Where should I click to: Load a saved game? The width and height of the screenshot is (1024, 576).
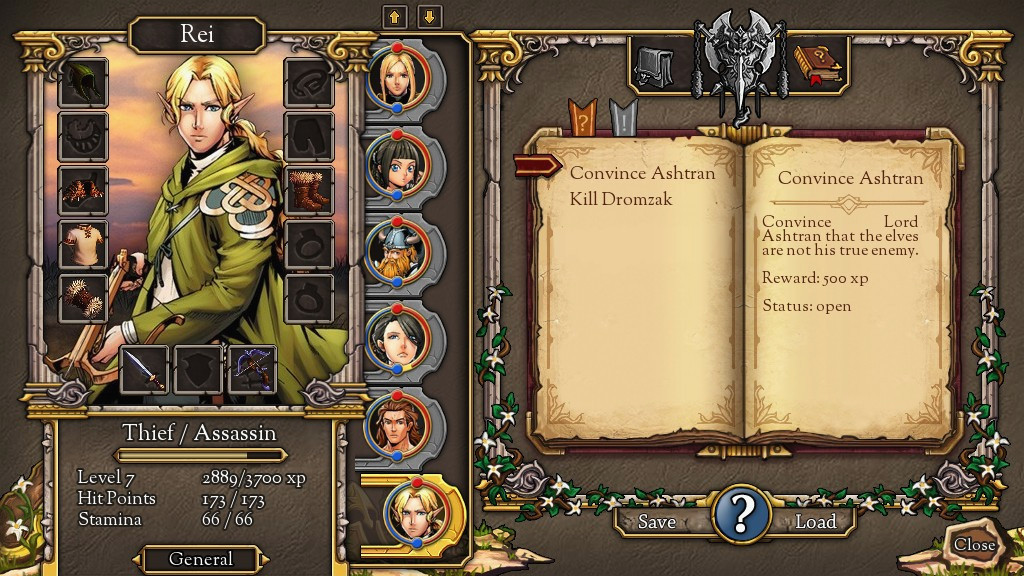pyautogui.click(x=815, y=521)
